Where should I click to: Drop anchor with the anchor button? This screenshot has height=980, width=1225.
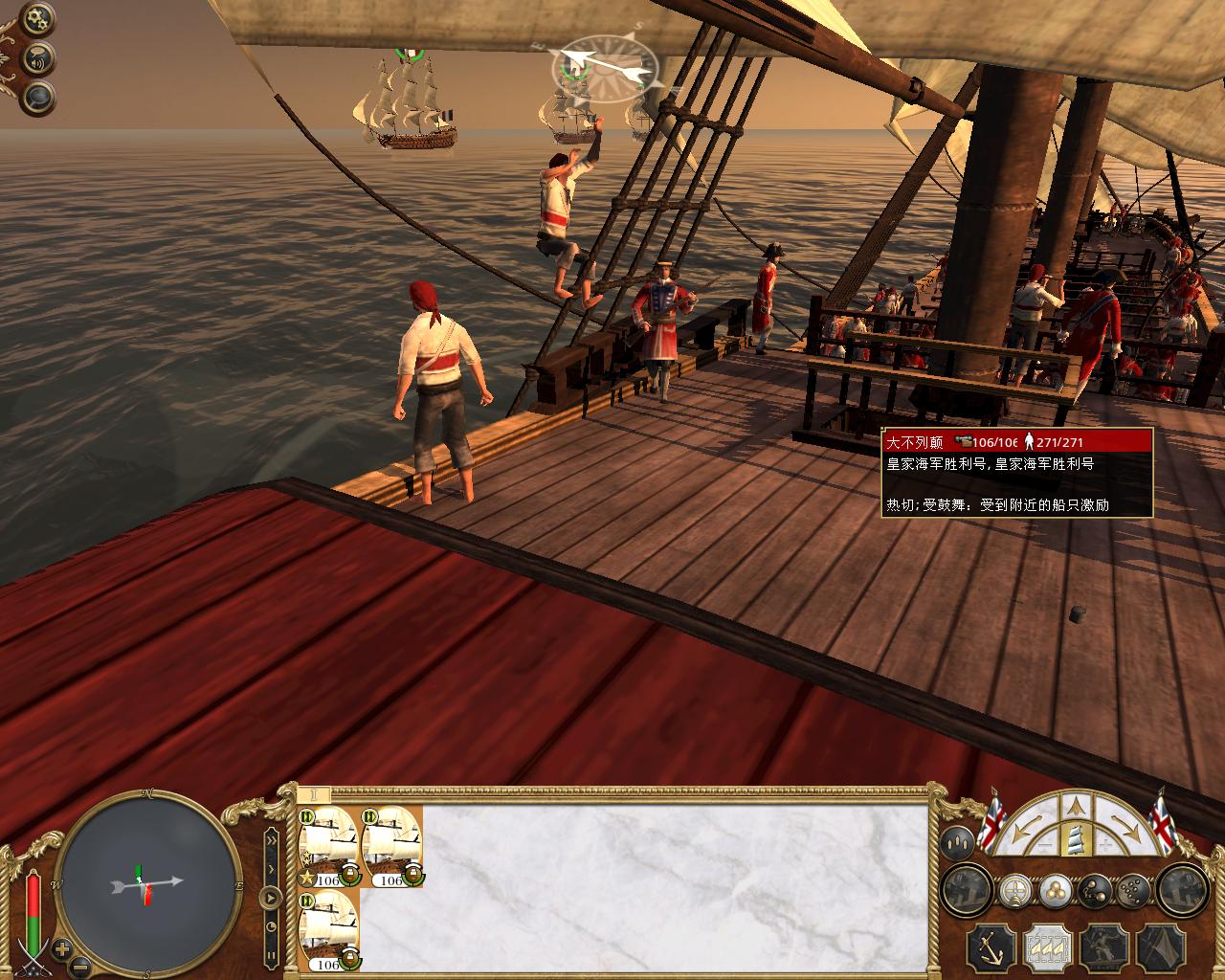(x=990, y=946)
